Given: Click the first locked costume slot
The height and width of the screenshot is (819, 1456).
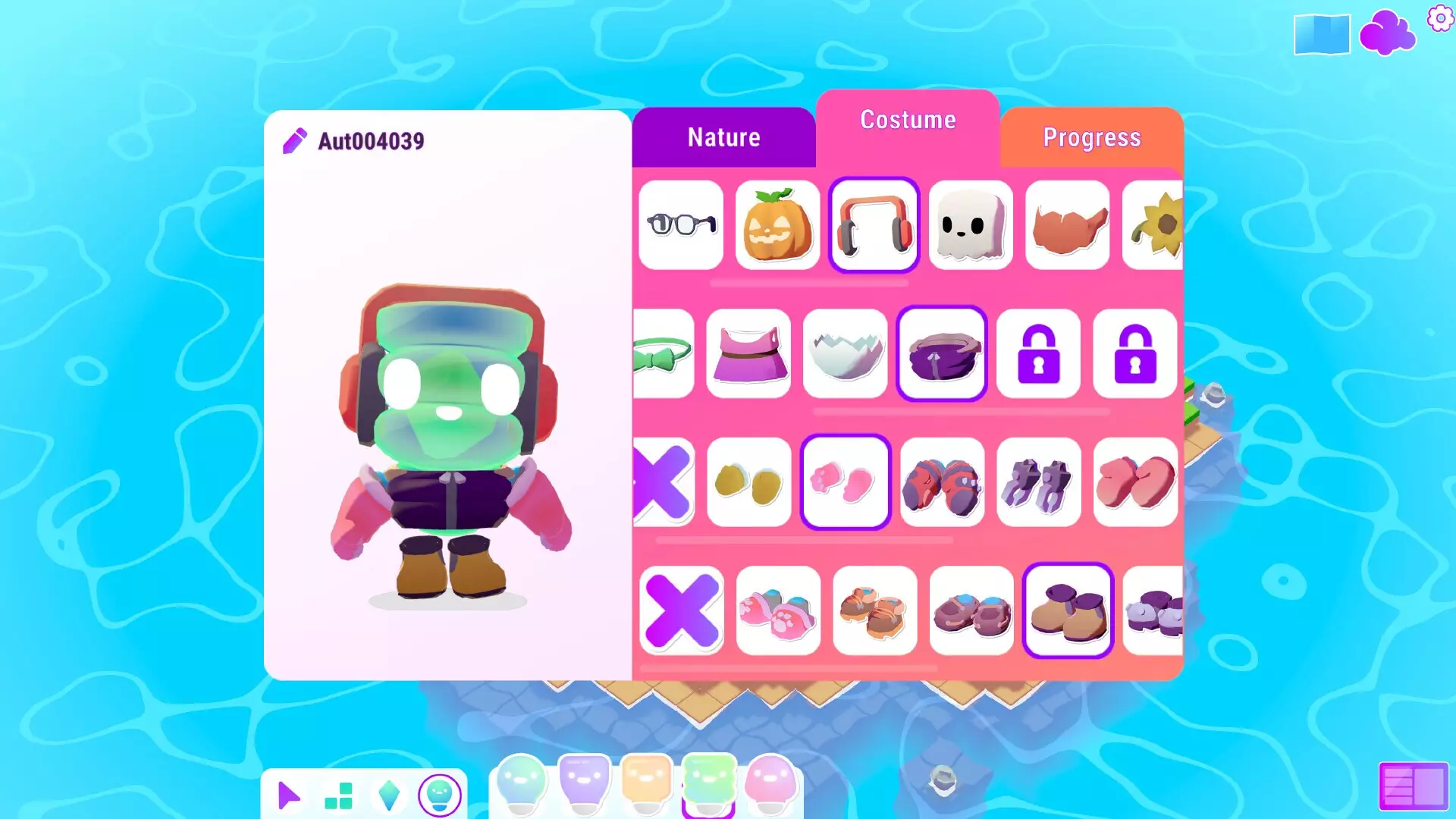Looking at the screenshot, I should coord(1037,353).
